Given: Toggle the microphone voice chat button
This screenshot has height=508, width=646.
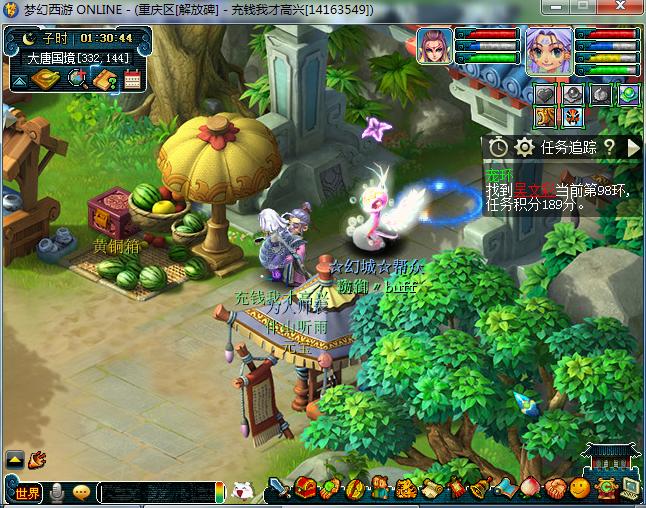Looking at the screenshot, I should tap(58, 492).
